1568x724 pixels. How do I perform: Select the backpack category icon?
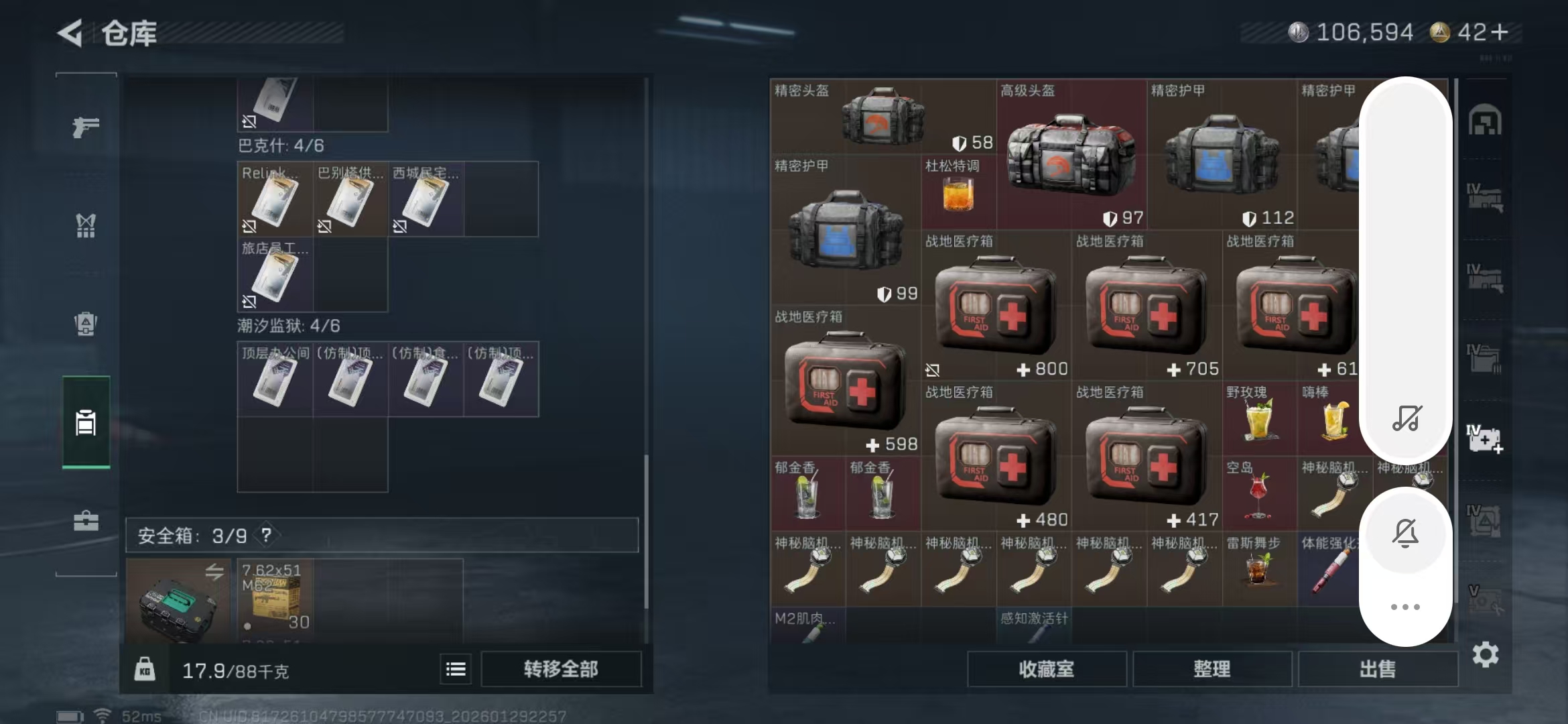[x=85, y=324]
